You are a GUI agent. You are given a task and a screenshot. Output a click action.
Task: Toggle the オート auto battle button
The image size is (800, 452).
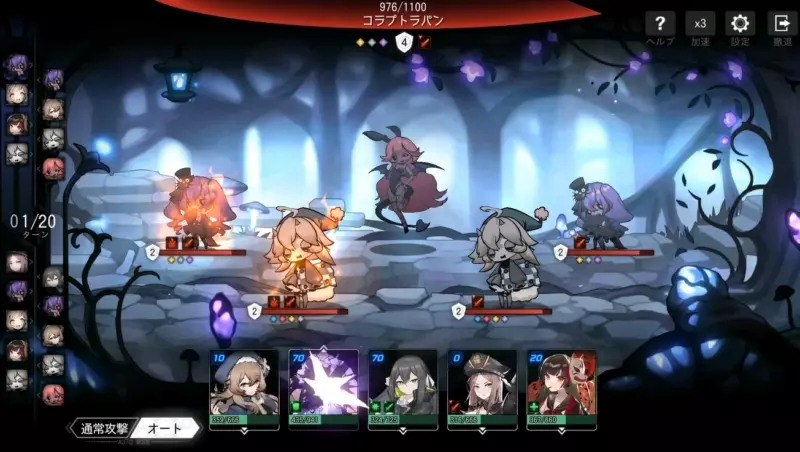pos(165,428)
